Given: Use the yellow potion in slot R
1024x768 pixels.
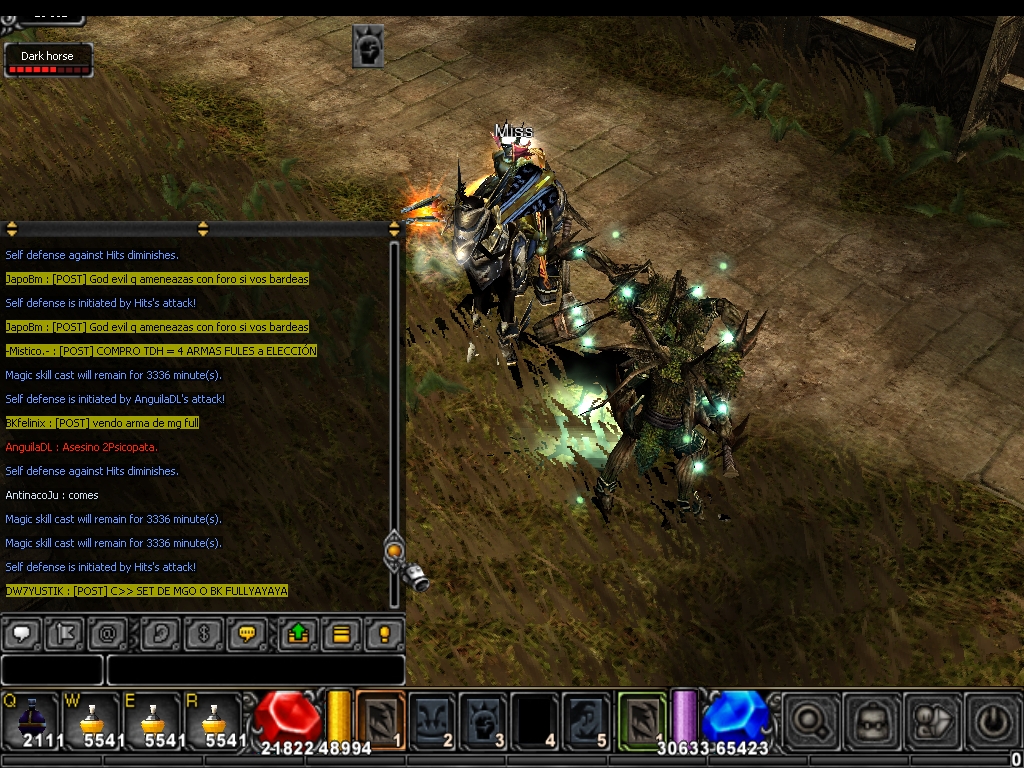Looking at the screenshot, I should click(212, 720).
